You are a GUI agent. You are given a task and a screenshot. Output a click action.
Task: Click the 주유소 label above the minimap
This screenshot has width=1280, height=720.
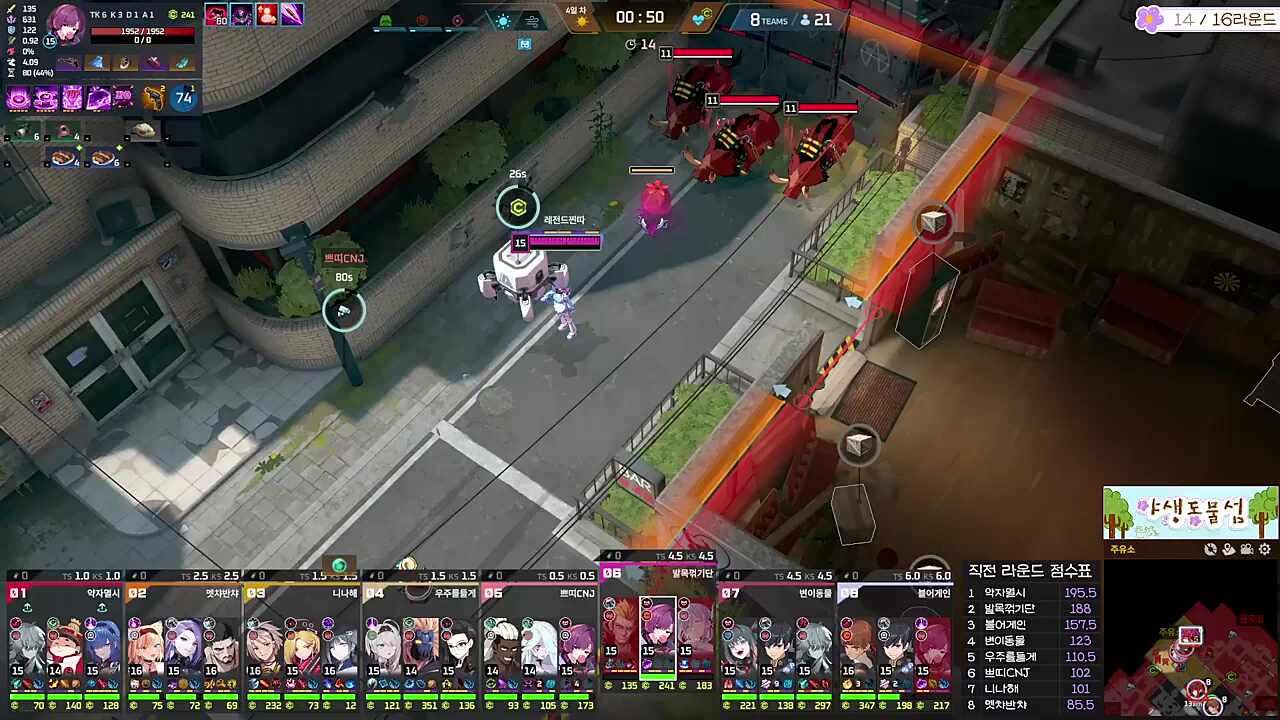[x=1120, y=550]
